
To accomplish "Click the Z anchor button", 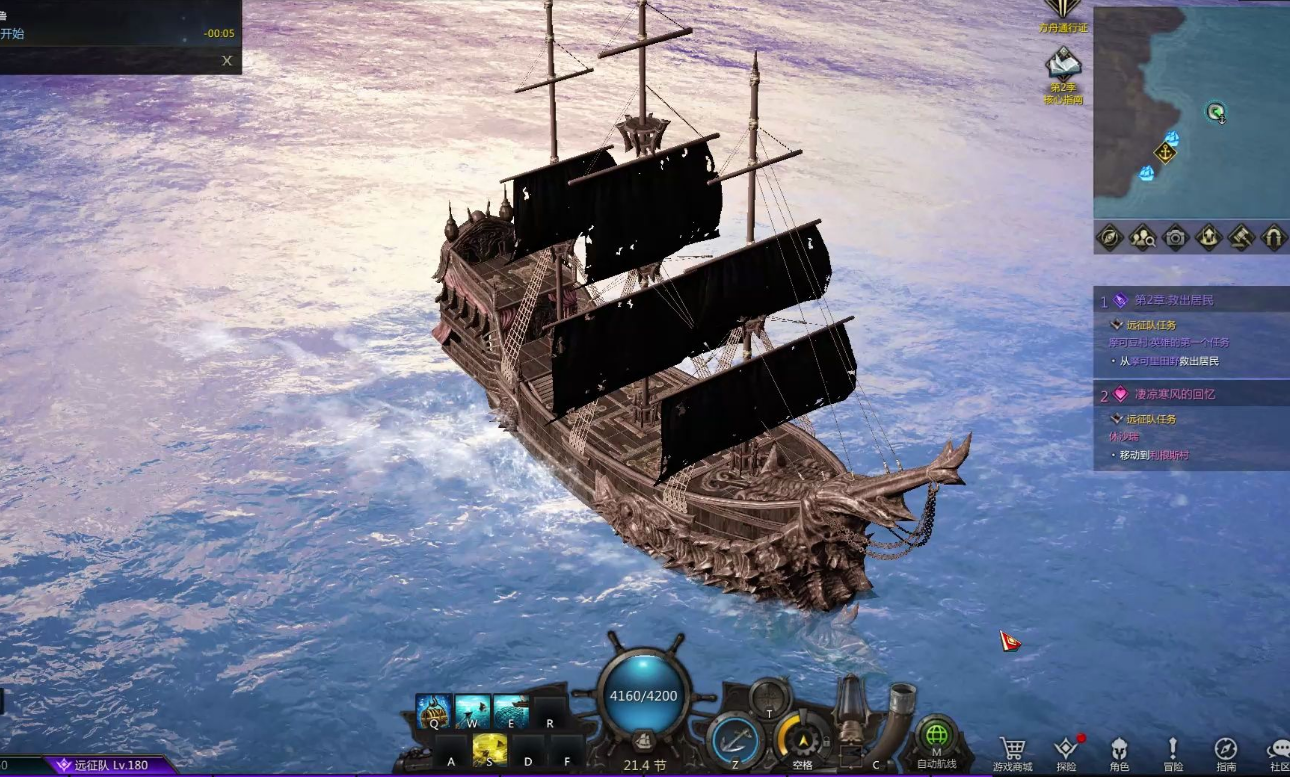I will point(736,742).
